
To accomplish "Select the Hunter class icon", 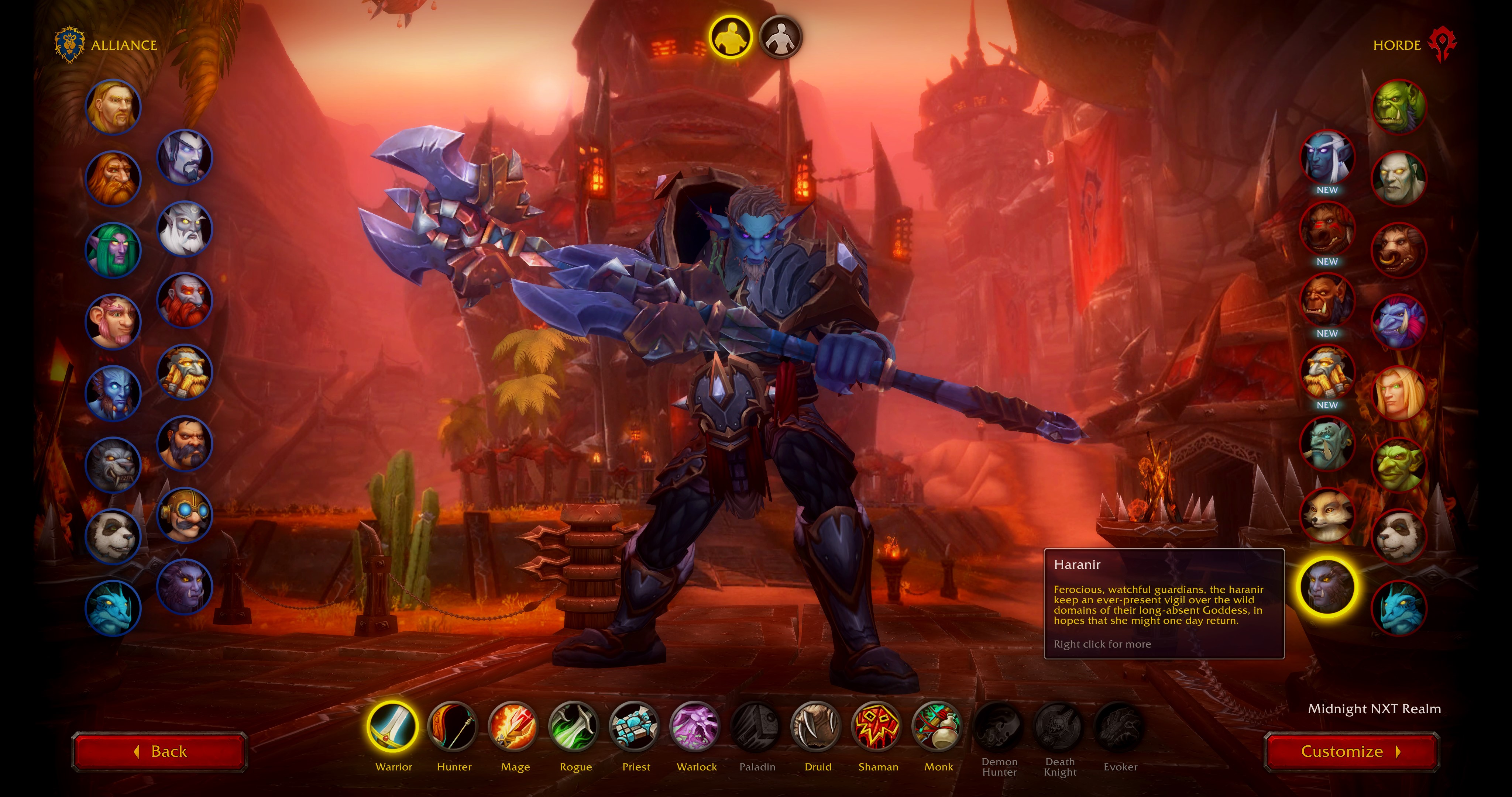I will pyautogui.click(x=454, y=728).
